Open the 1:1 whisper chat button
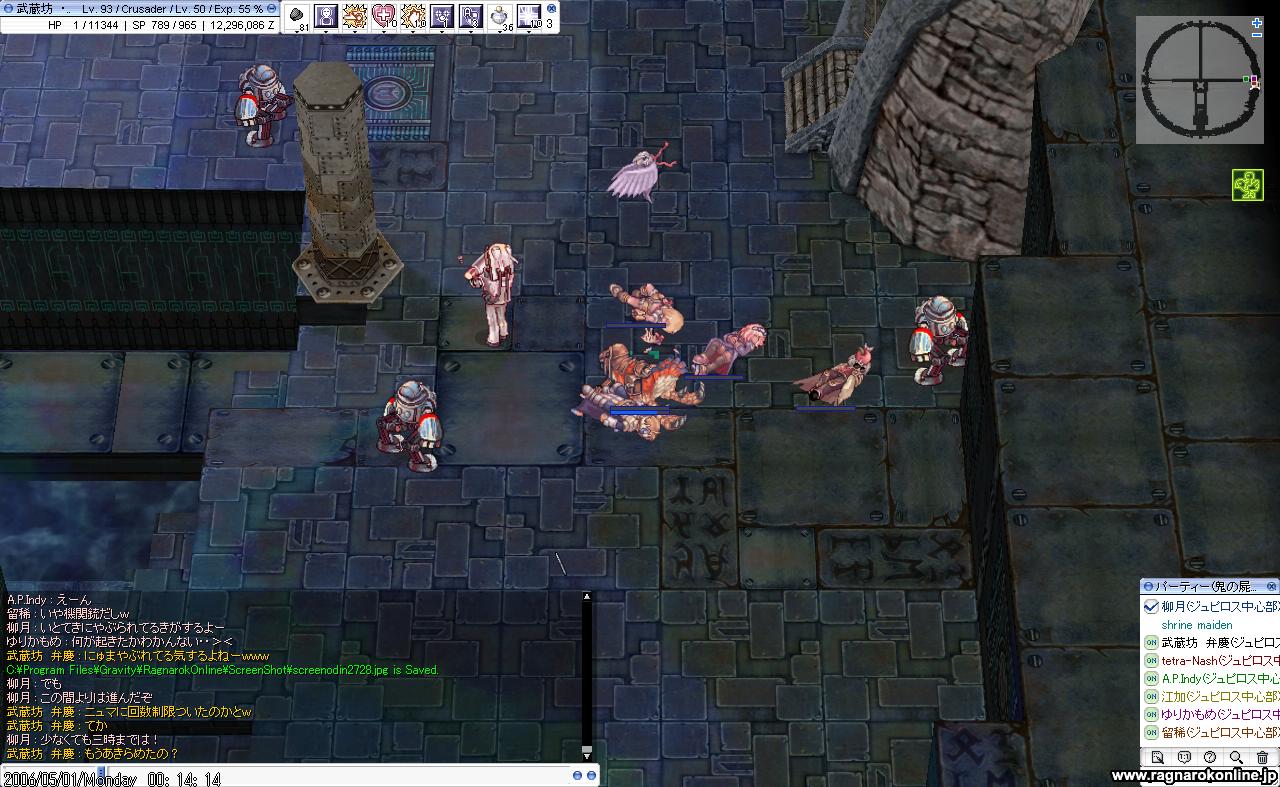 1184,758
